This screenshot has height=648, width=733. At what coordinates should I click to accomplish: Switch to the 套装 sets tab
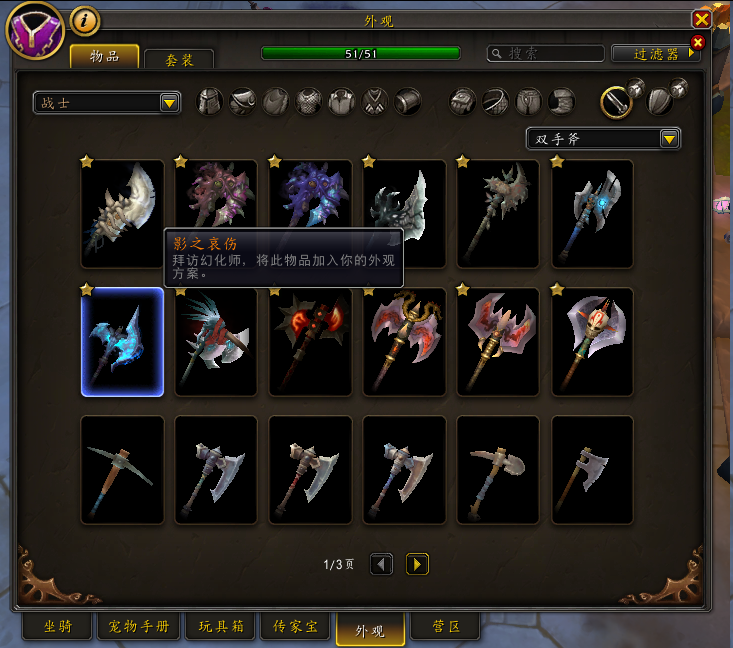pos(181,59)
